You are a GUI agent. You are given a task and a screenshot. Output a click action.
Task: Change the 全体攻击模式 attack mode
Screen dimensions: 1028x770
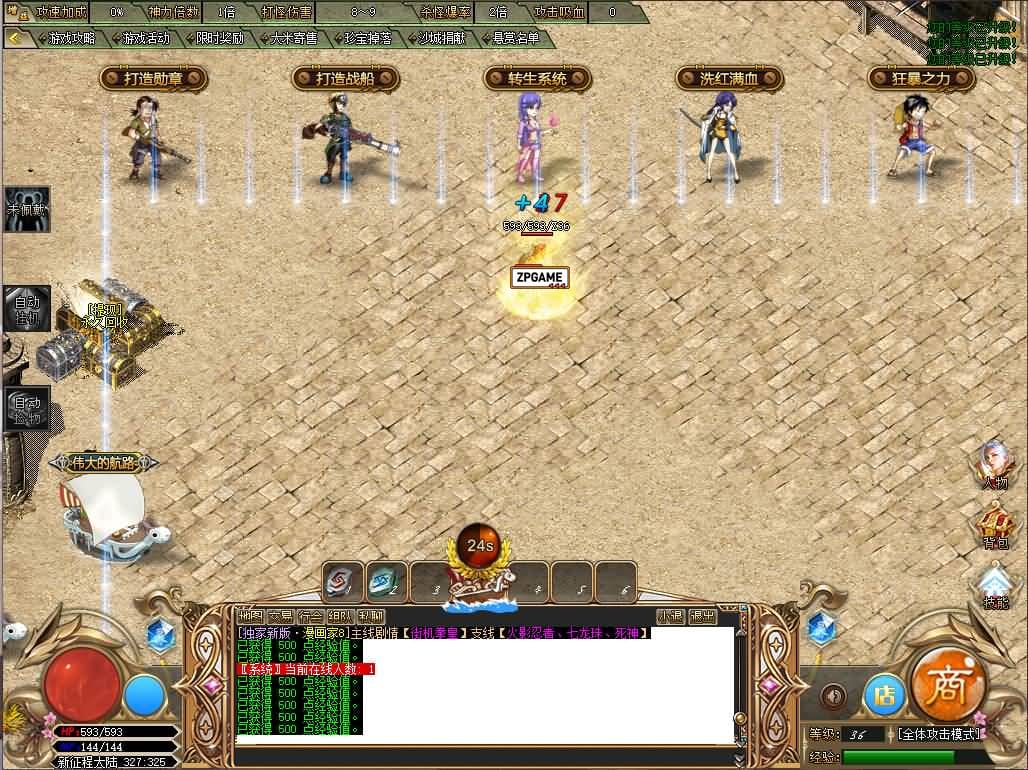(x=938, y=734)
